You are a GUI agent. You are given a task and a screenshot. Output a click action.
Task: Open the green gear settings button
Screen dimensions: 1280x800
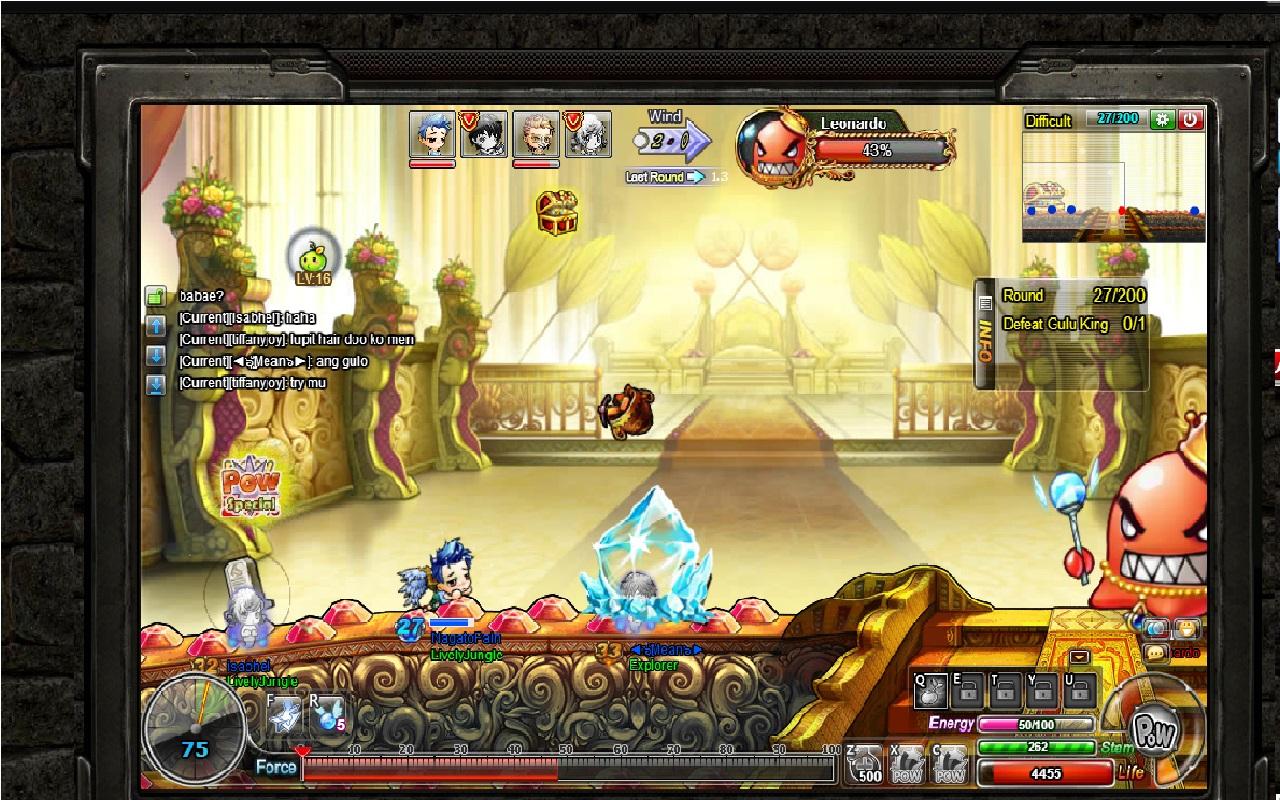[x=1162, y=119]
